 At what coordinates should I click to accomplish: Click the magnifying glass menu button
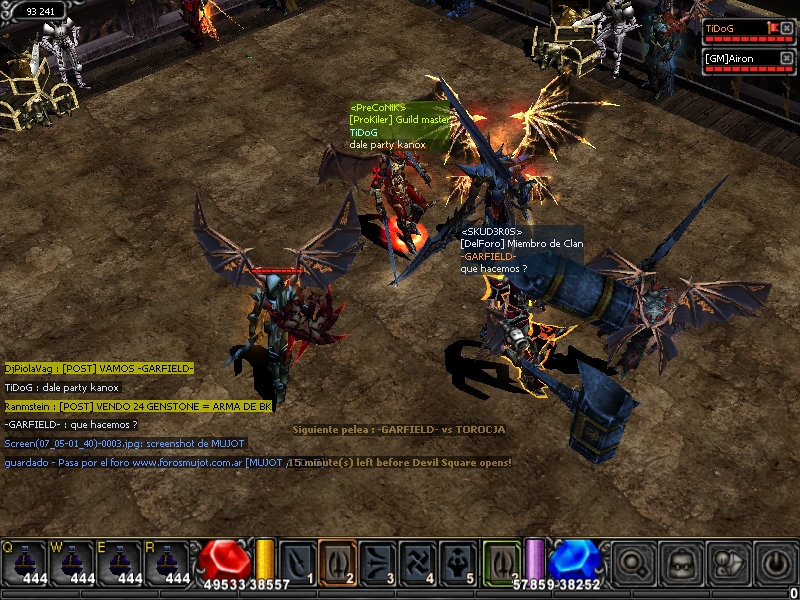[632, 562]
